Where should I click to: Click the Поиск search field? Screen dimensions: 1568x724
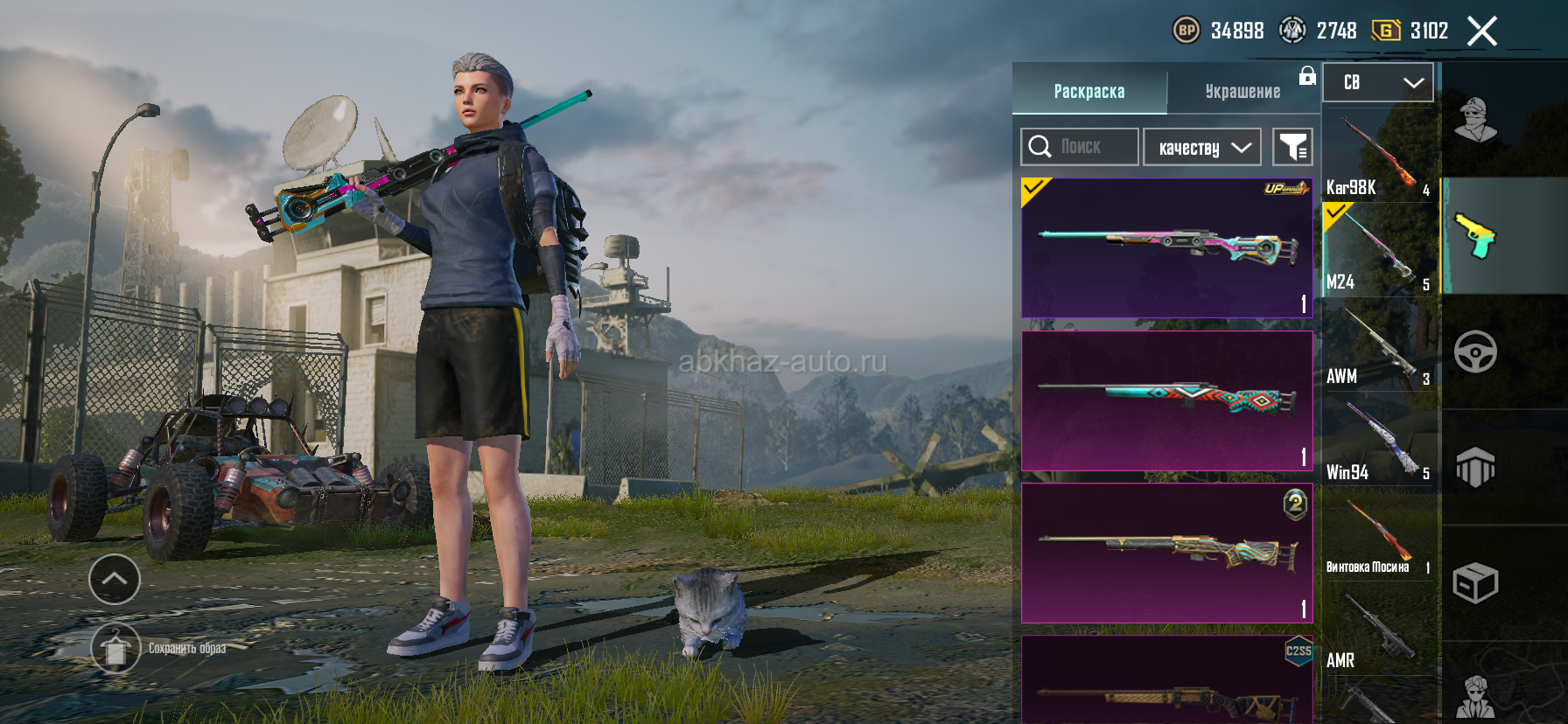coord(1080,147)
